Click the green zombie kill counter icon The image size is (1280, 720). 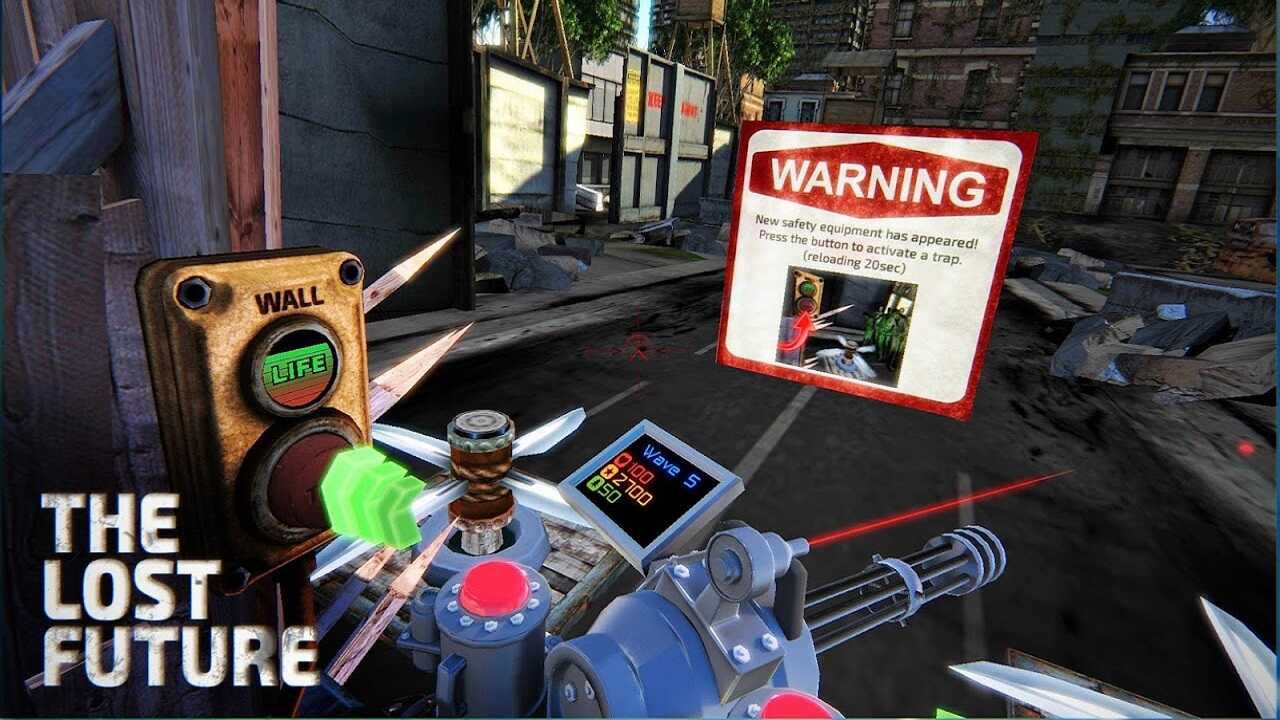tap(596, 484)
